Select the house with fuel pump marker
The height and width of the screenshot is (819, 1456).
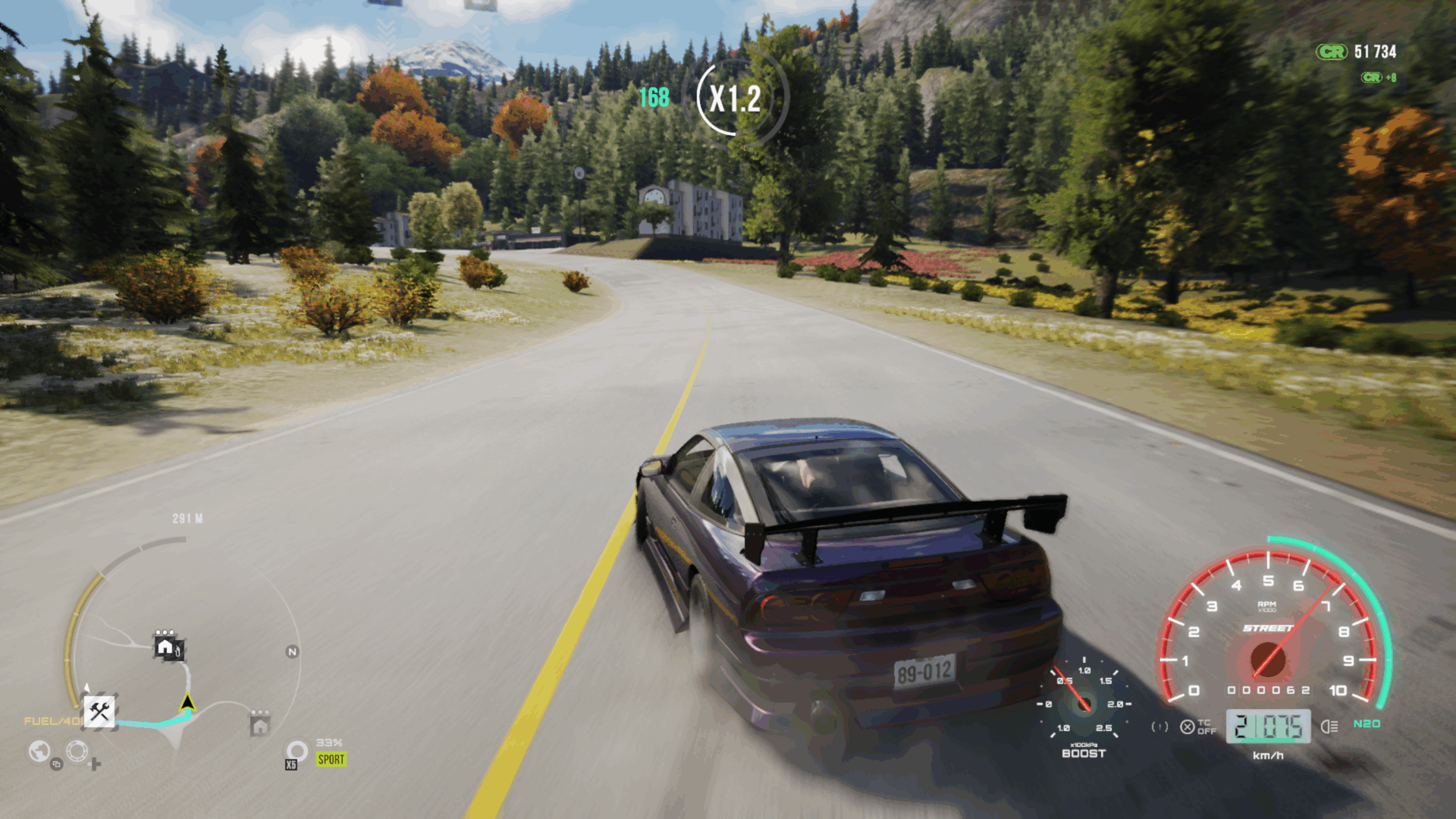(x=168, y=647)
